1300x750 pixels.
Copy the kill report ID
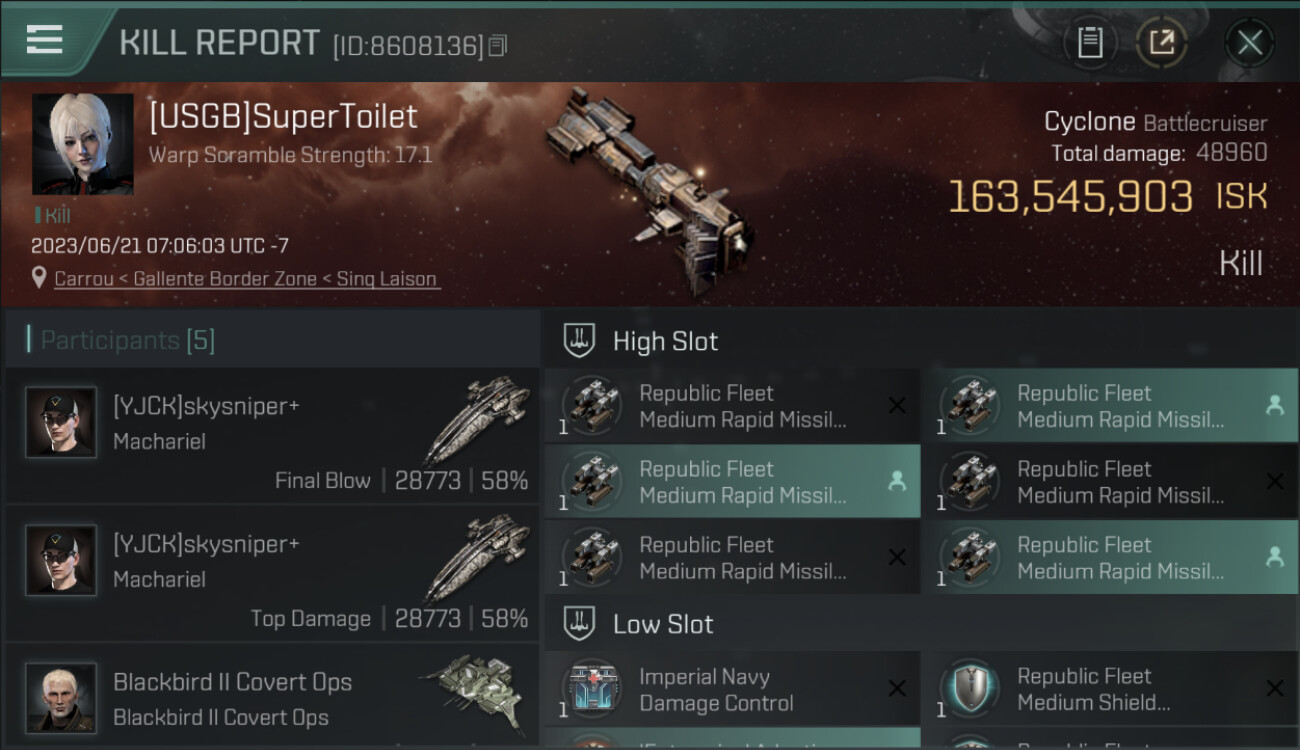click(x=498, y=45)
